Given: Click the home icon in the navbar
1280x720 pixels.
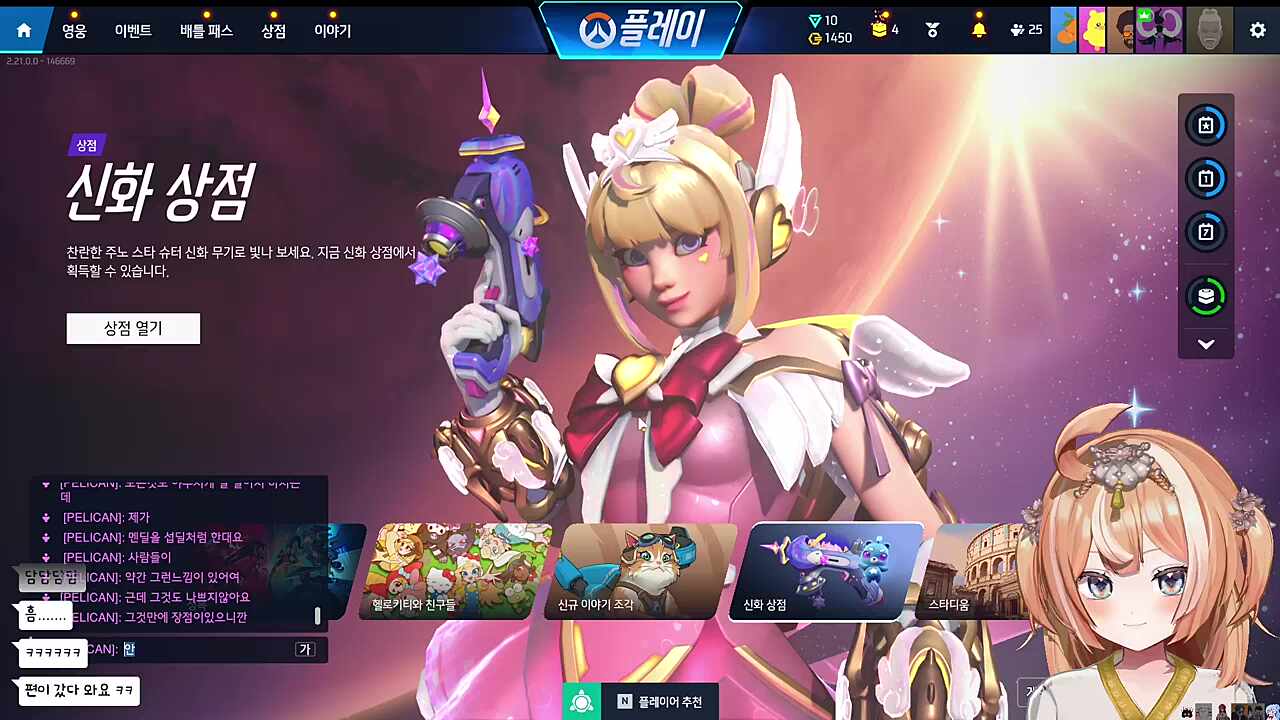Looking at the screenshot, I should coord(23,29).
